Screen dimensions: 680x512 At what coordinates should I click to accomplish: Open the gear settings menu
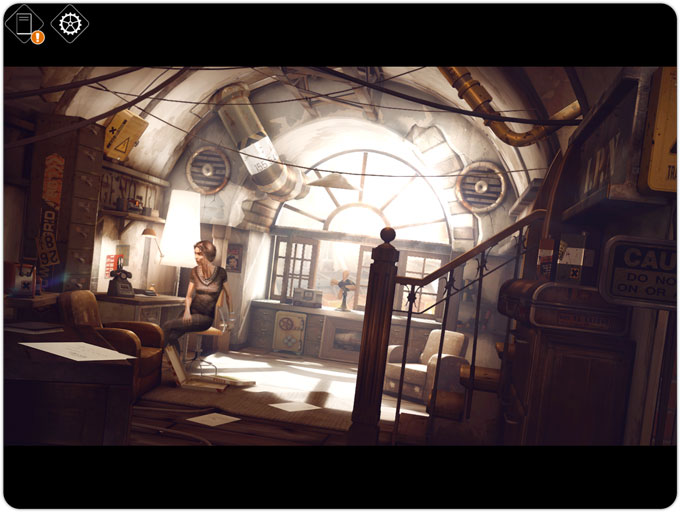(69, 23)
